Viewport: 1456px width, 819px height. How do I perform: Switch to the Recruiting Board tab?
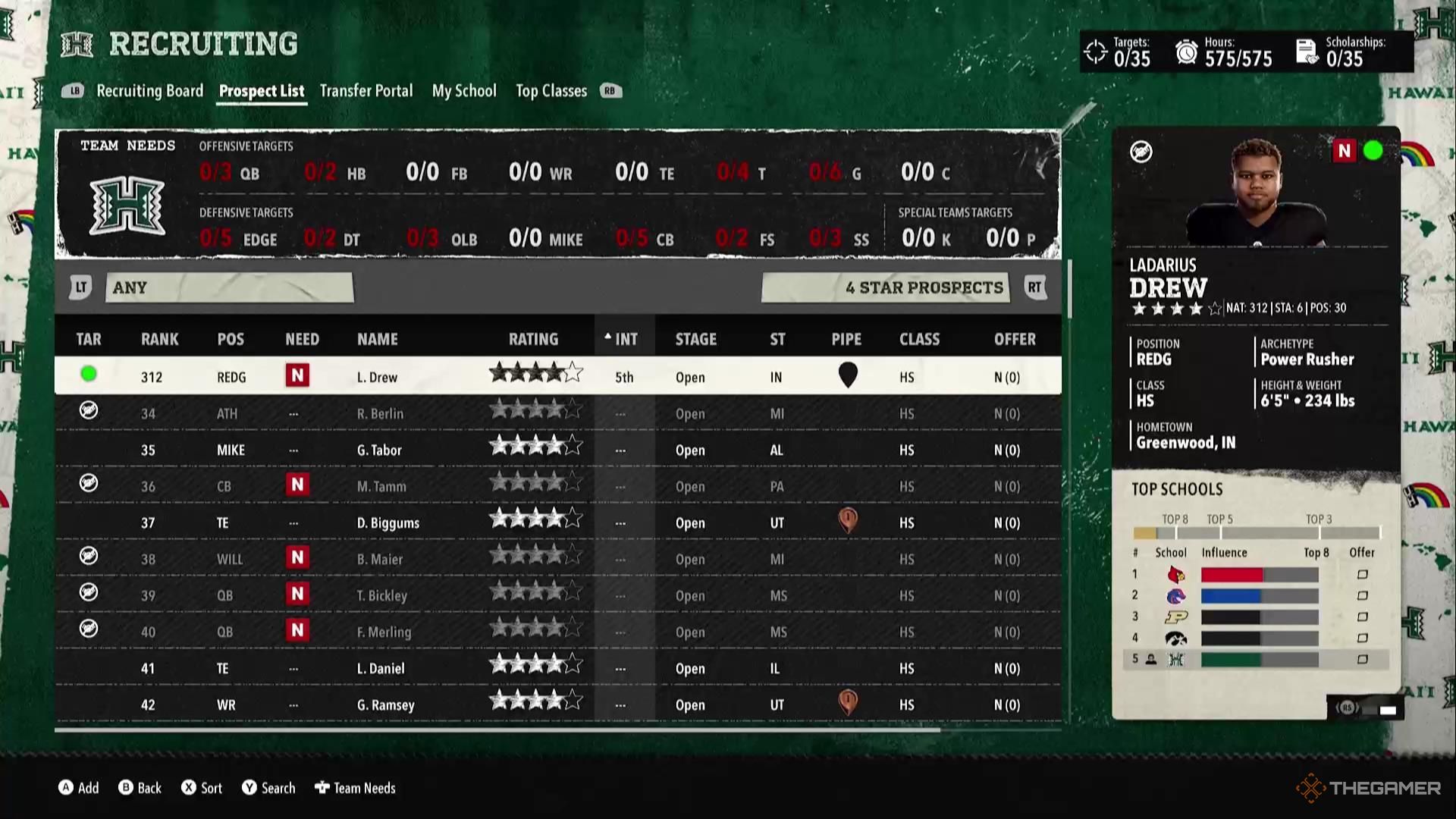pyautogui.click(x=149, y=91)
